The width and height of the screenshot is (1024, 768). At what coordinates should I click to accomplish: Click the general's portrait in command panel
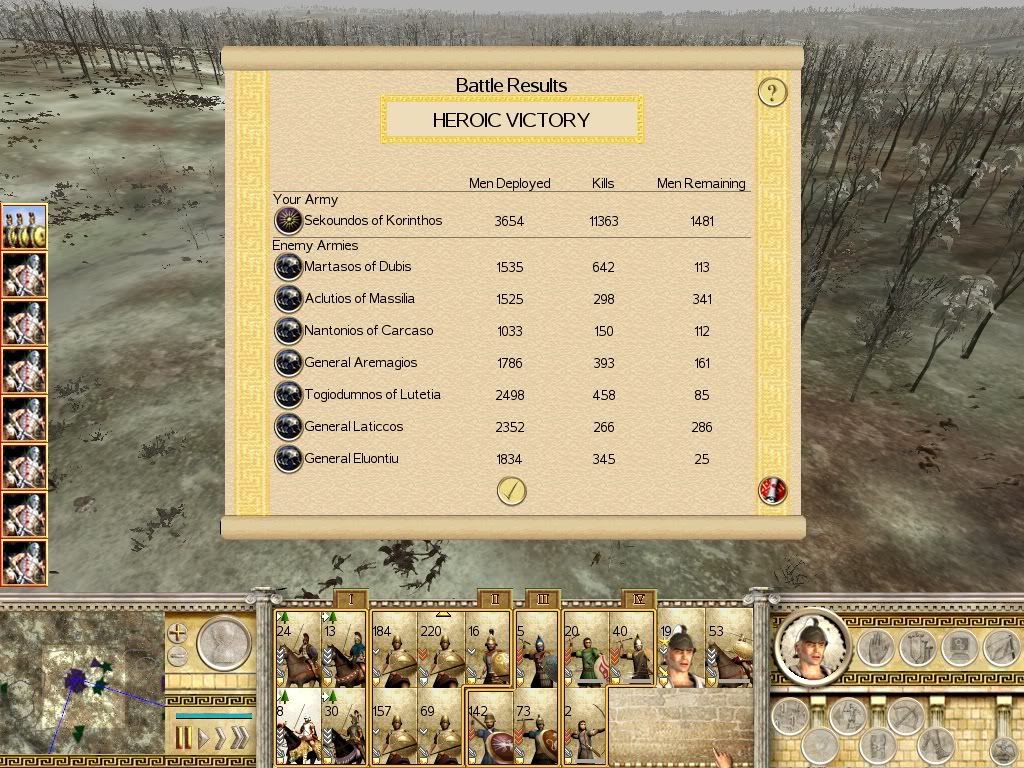812,647
